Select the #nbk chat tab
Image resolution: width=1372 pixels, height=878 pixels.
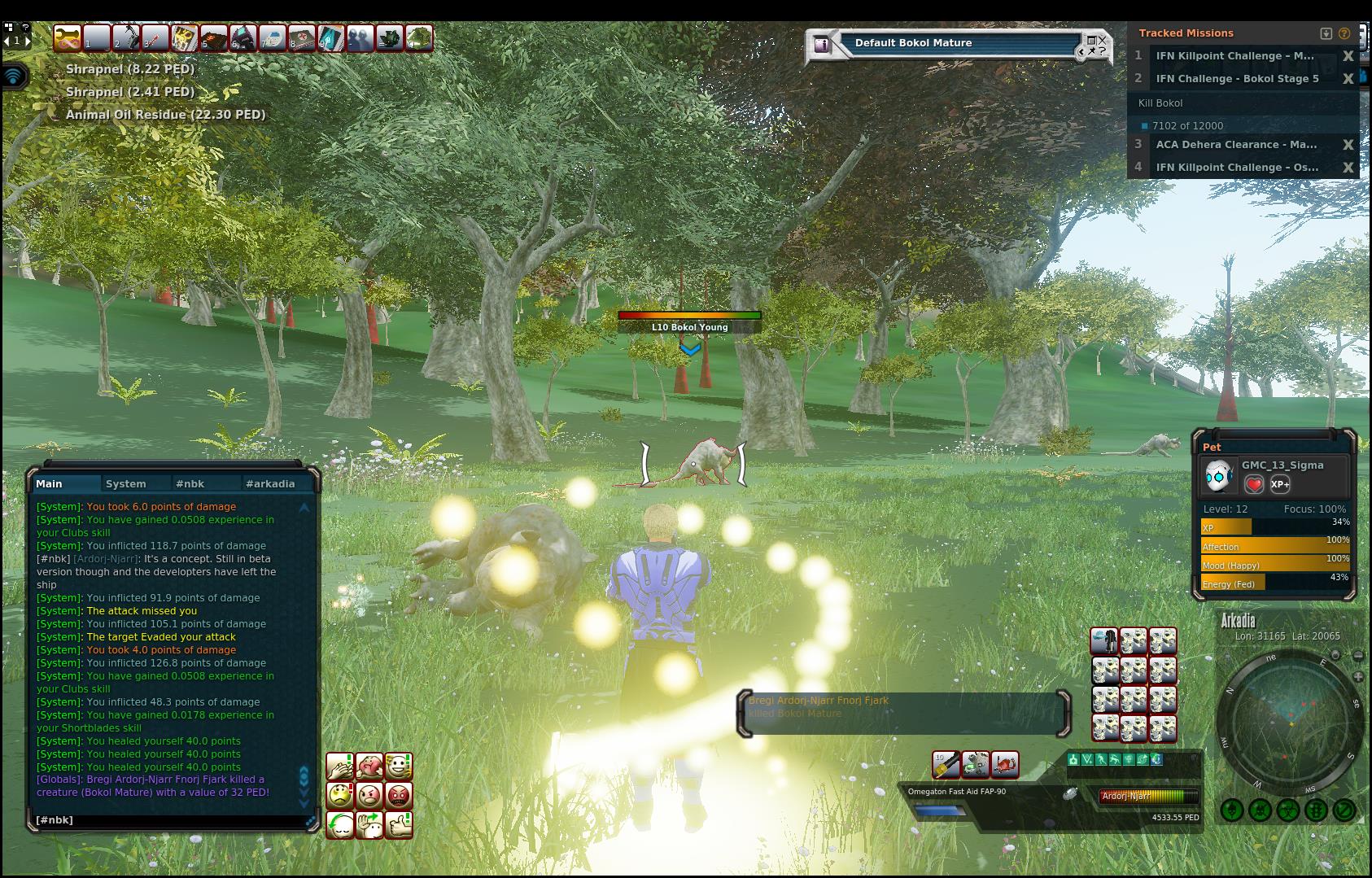pyautogui.click(x=190, y=483)
